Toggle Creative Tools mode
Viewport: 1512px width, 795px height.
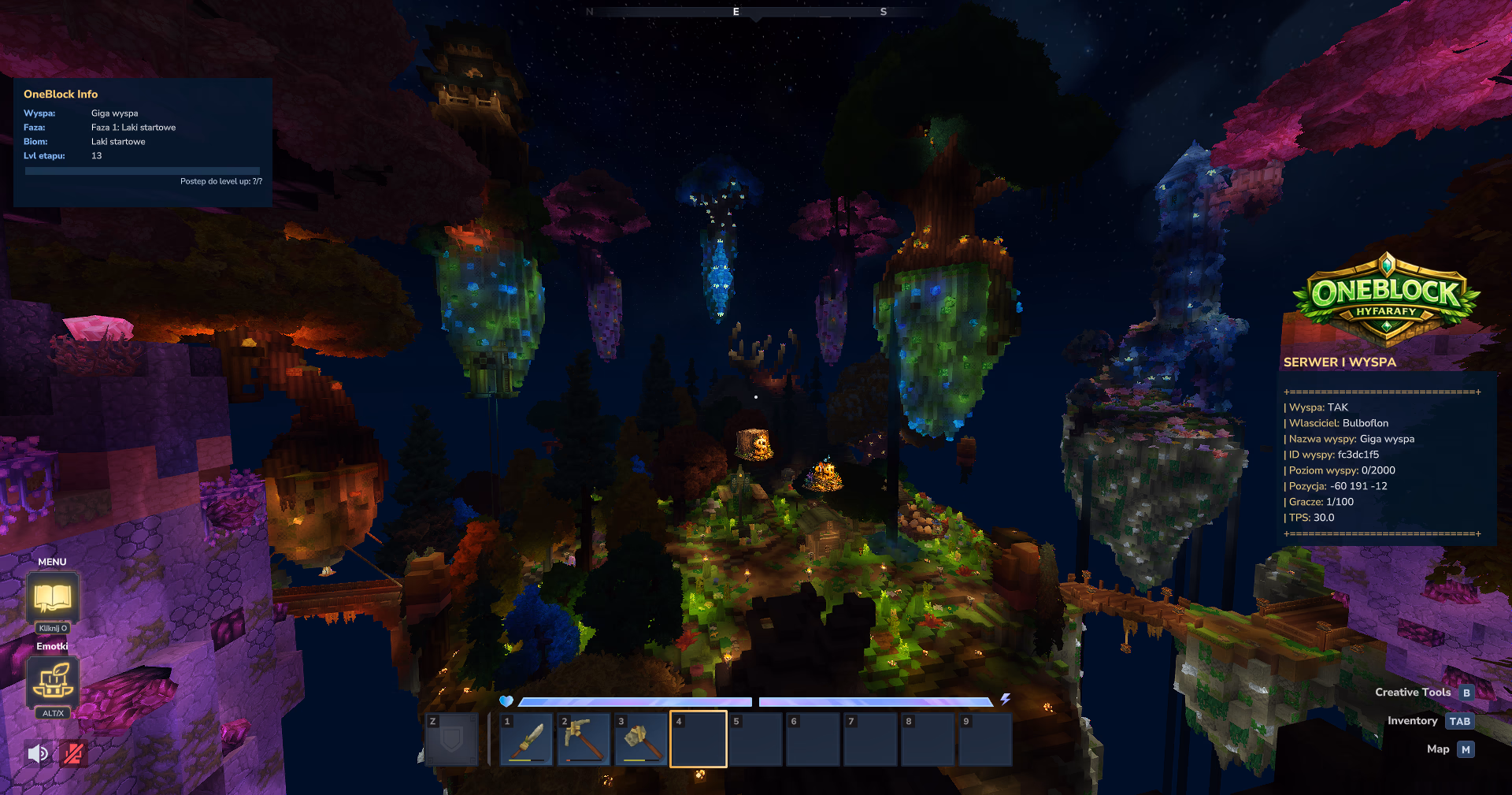coord(1466,692)
